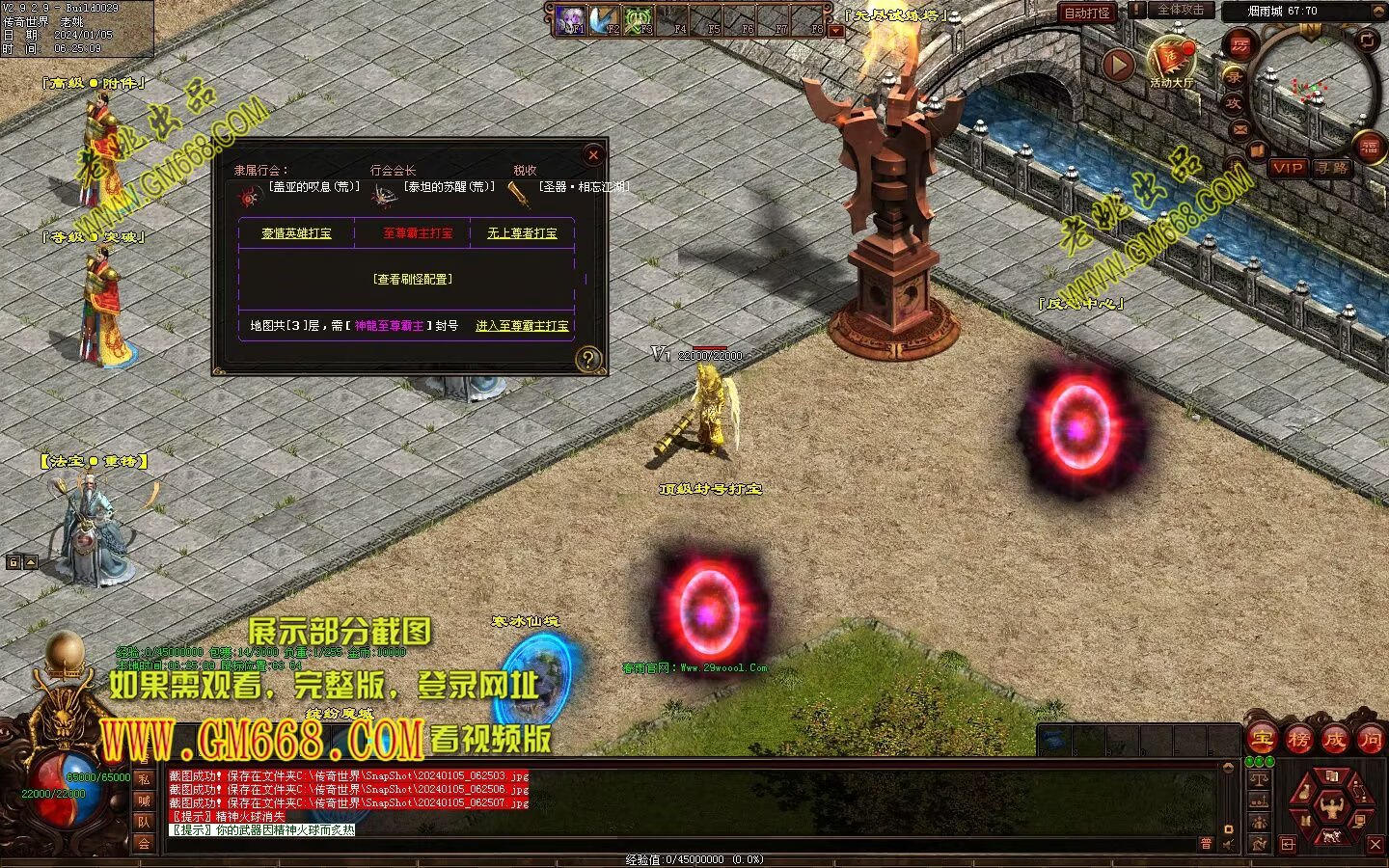Click the envelope mail icon

(1240, 128)
